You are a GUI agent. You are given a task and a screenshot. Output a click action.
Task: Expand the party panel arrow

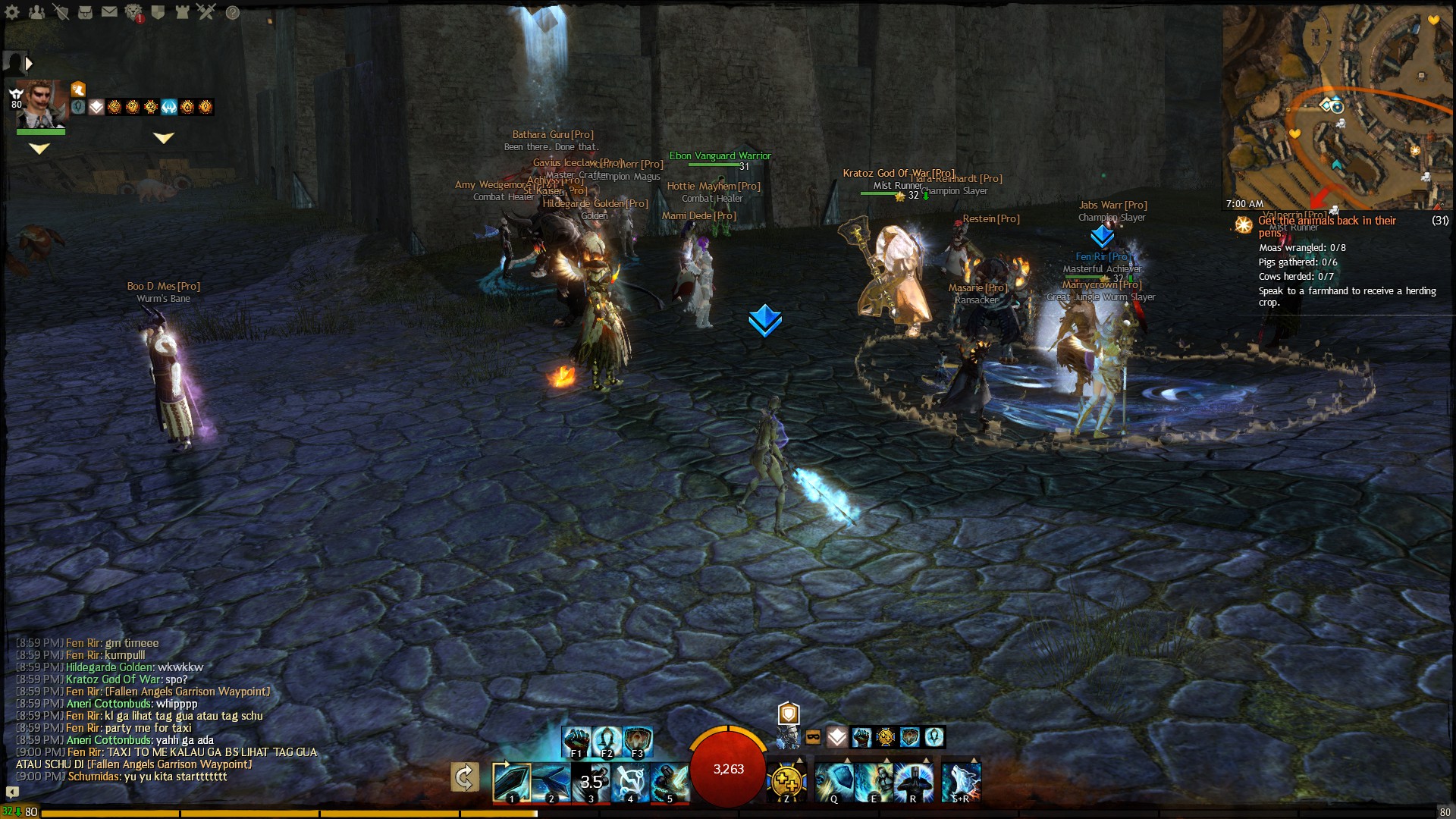pyautogui.click(x=29, y=64)
